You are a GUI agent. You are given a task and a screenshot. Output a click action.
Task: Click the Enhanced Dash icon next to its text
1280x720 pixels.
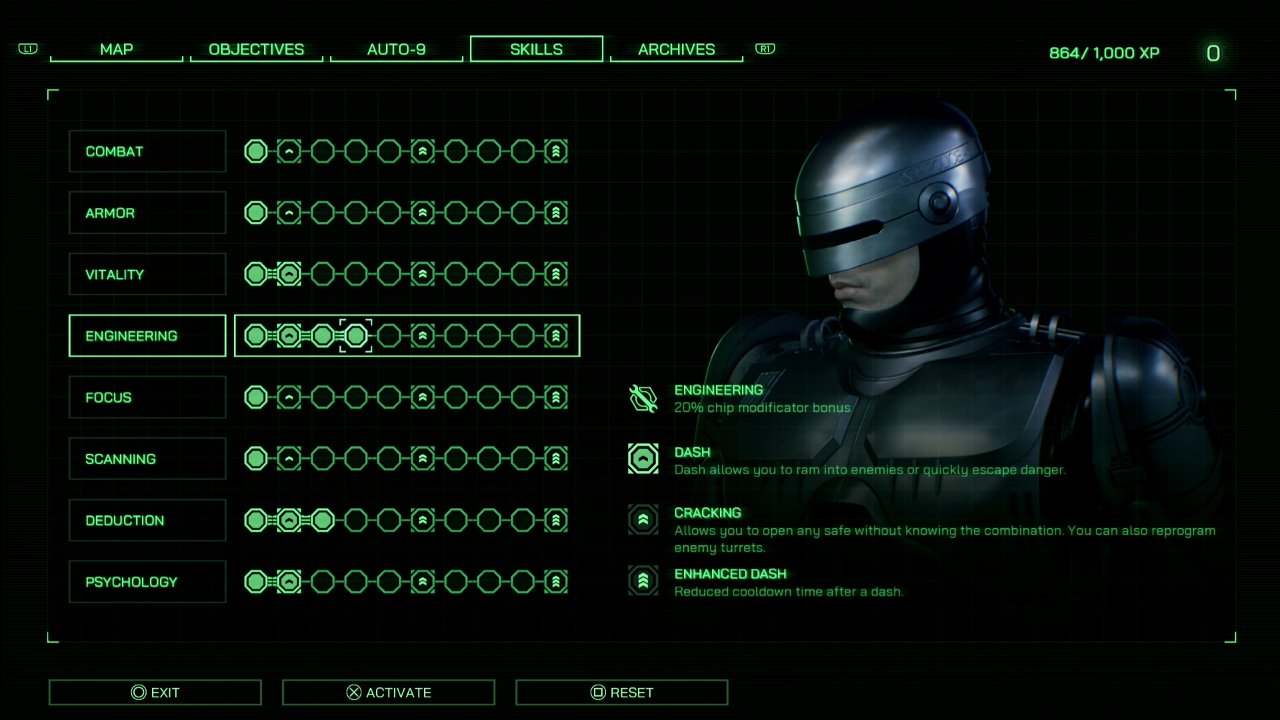(x=642, y=580)
